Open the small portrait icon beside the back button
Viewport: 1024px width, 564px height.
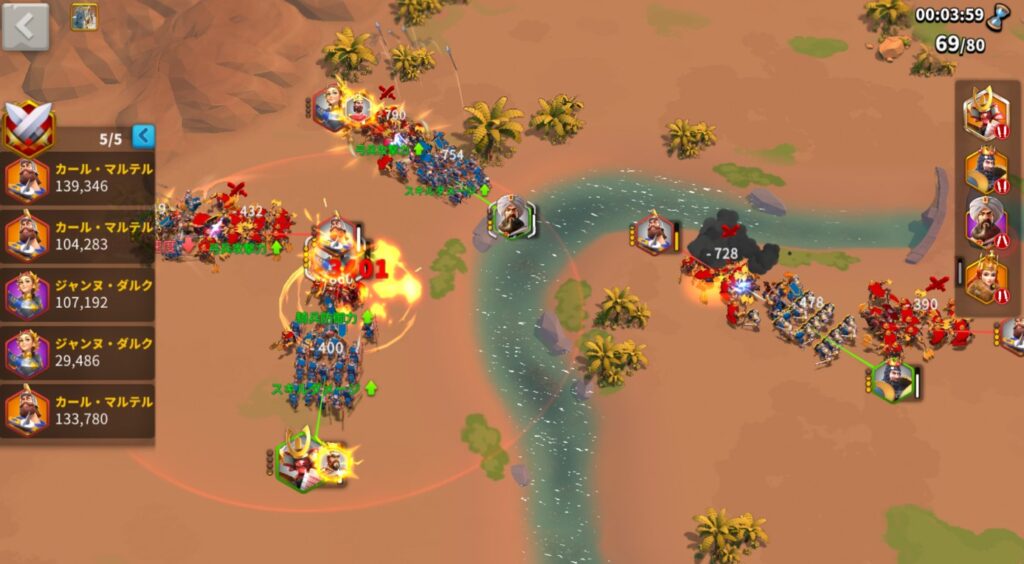point(84,17)
